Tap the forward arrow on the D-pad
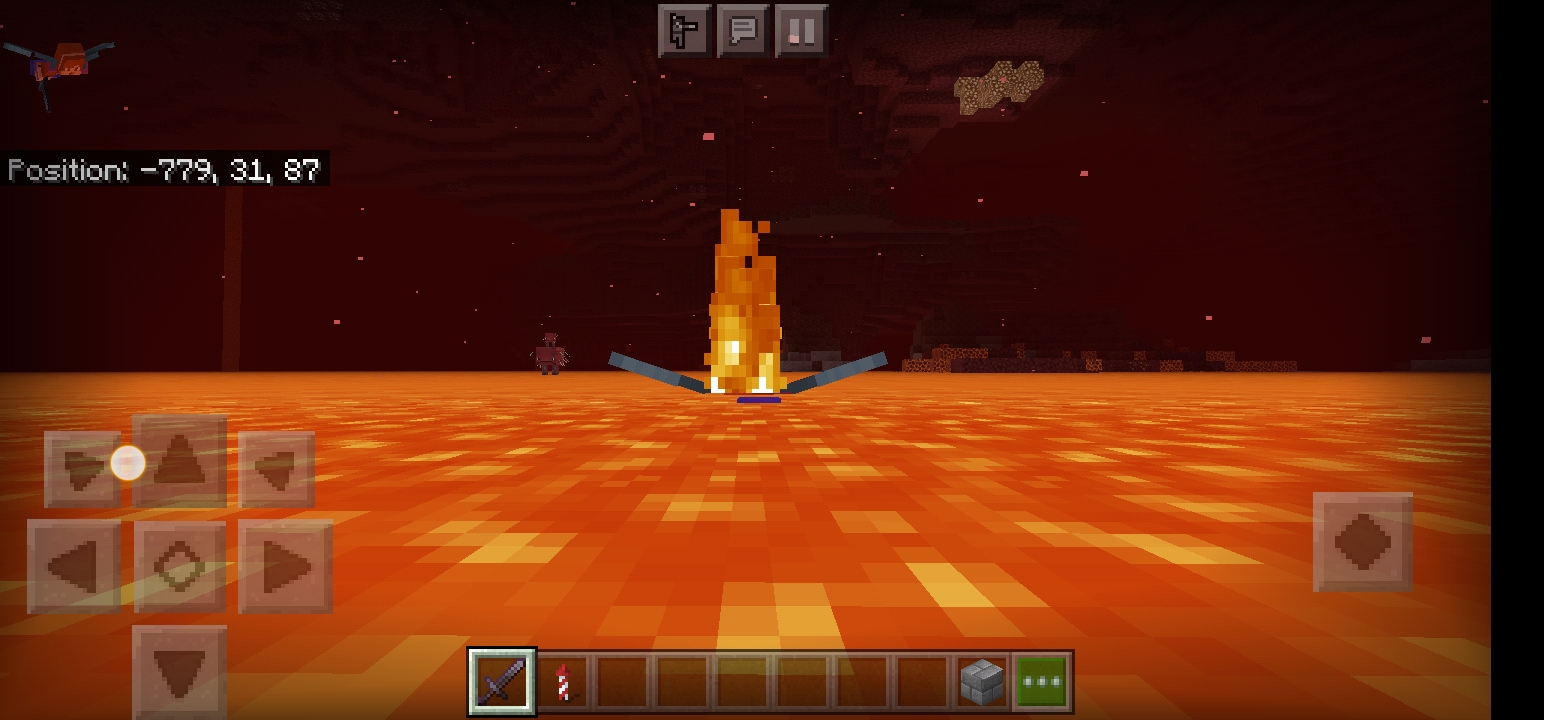Viewport: 1544px width, 720px height. pos(180,464)
